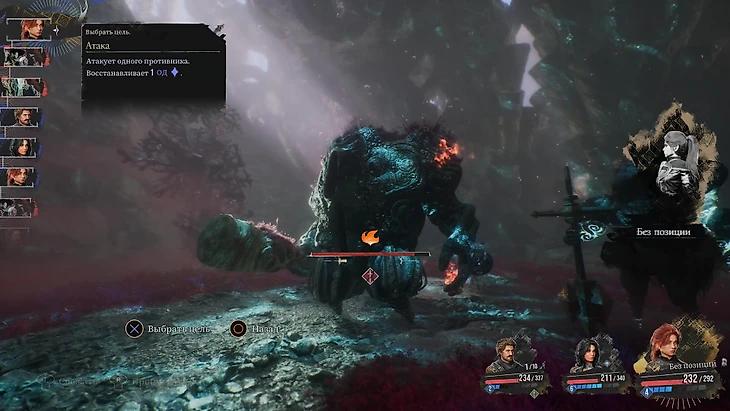Select Gustave's portrait in the turn order
This screenshot has width=730, height=411.
click(22, 117)
